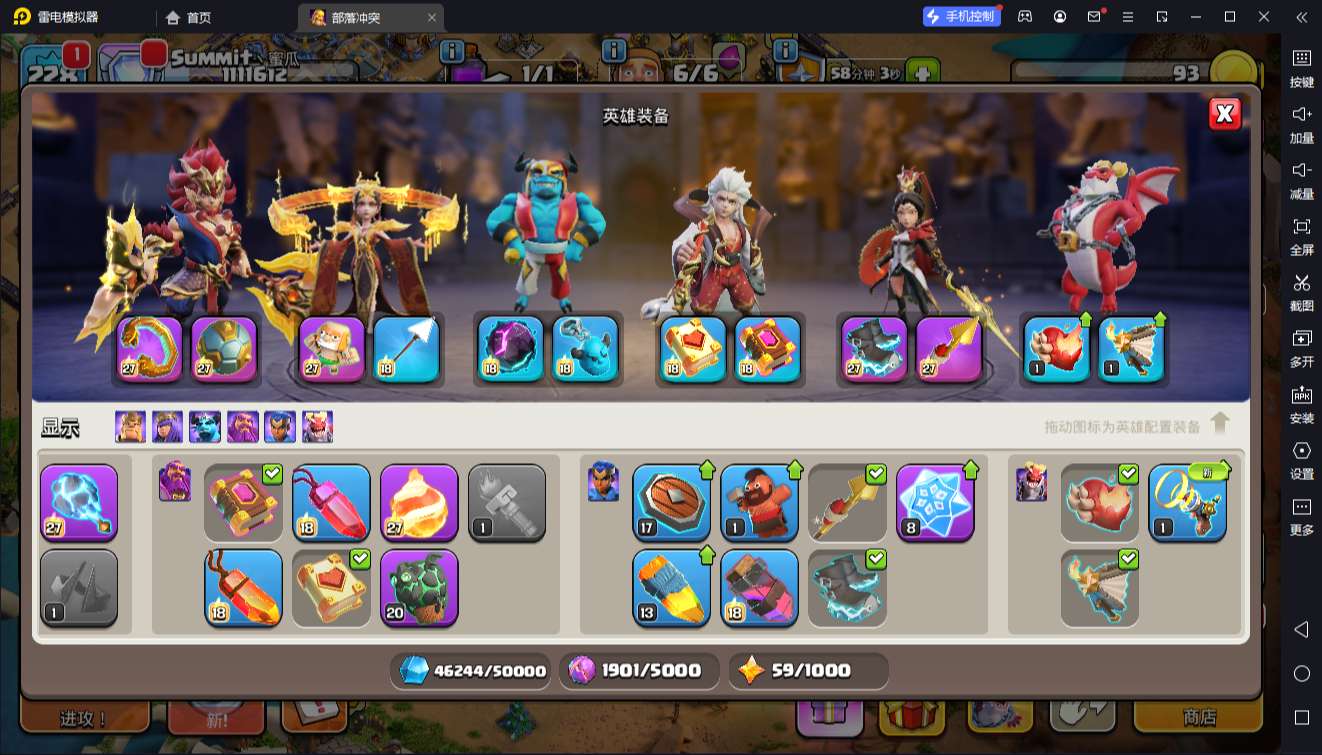Select the equipped red heart glove slot
Screen dimensions: 1322x755
click(x=1057, y=349)
